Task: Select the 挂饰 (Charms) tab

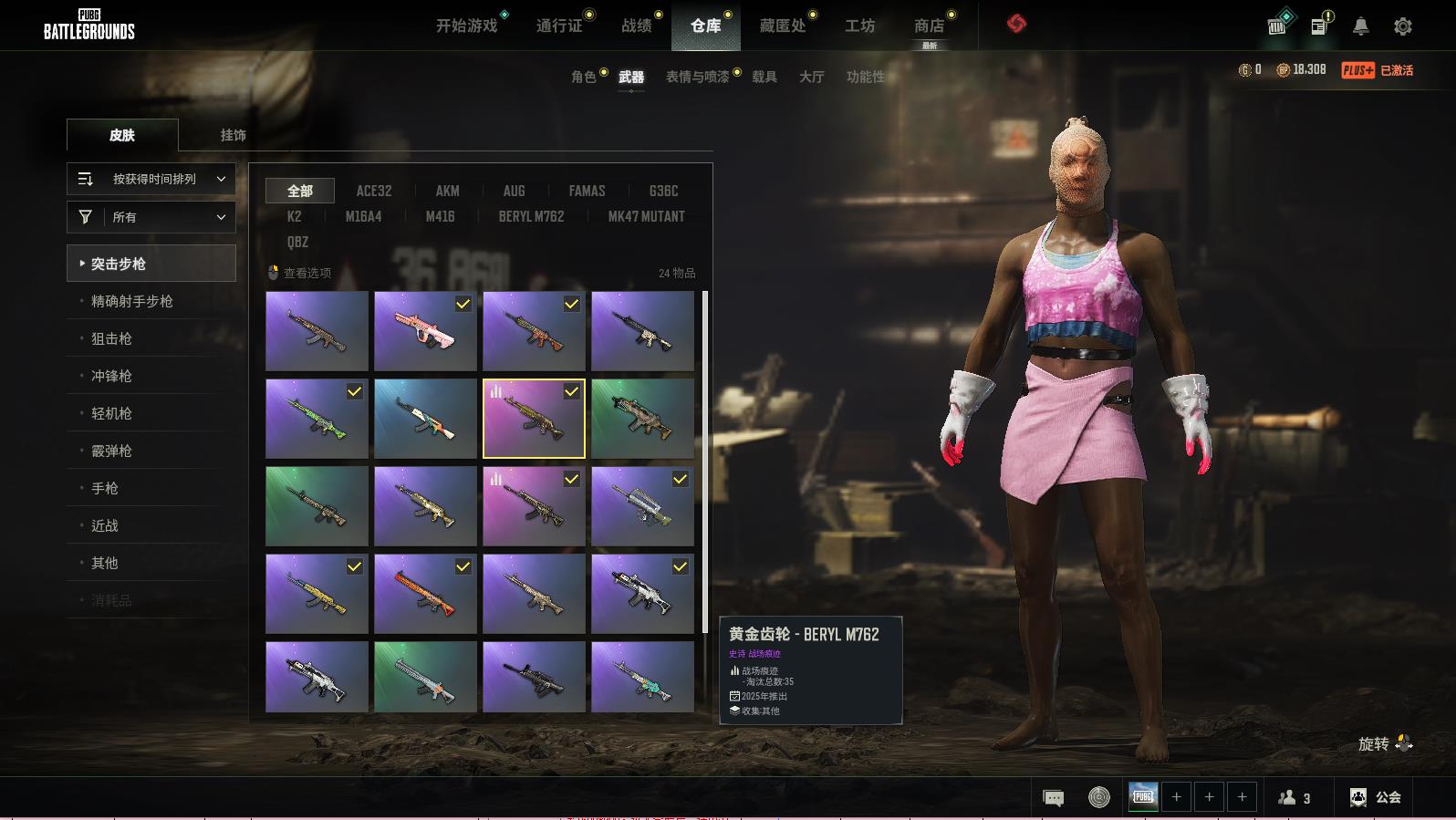Action: click(233, 135)
